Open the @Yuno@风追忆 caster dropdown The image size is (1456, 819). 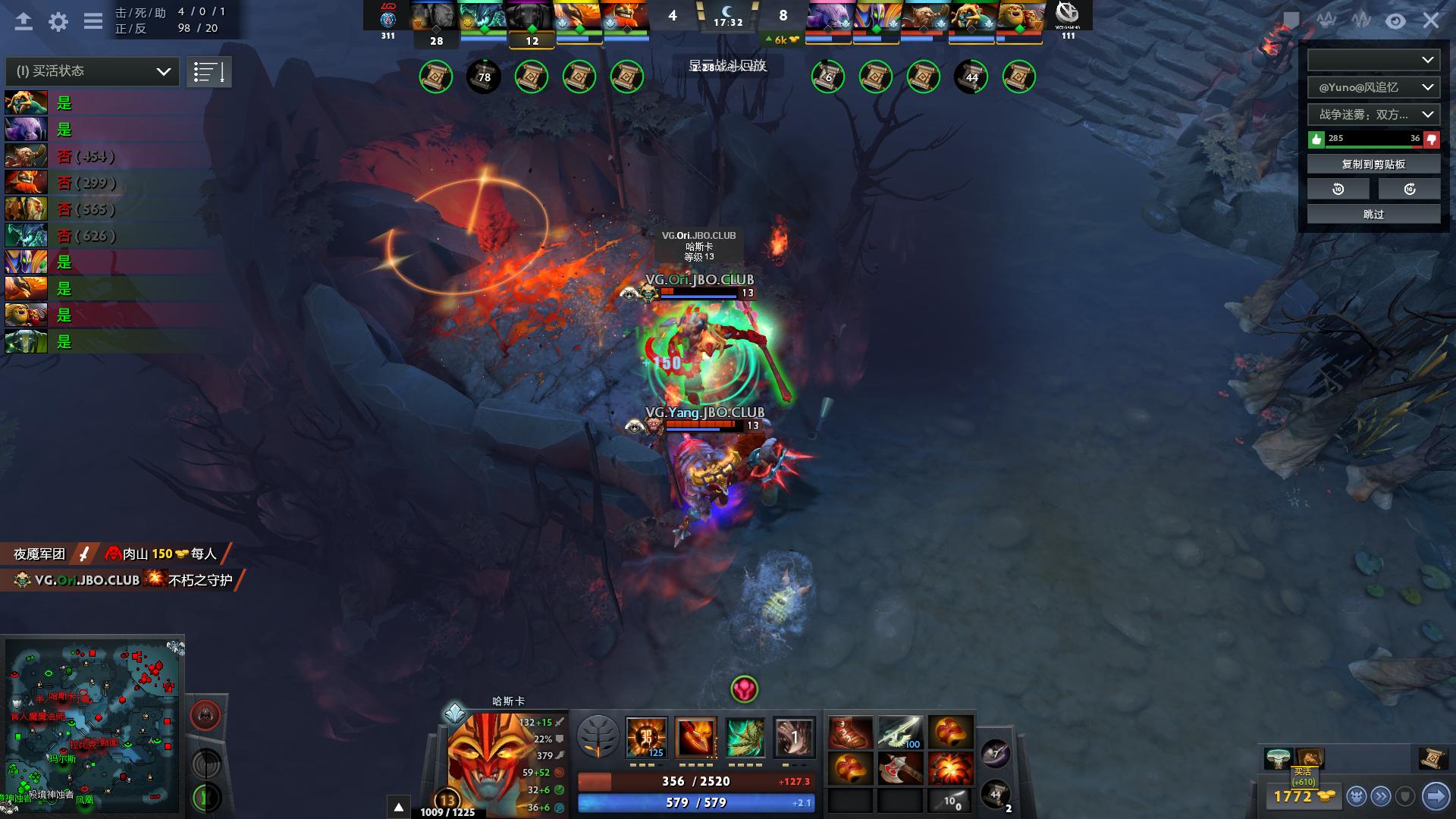click(x=1373, y=87)
